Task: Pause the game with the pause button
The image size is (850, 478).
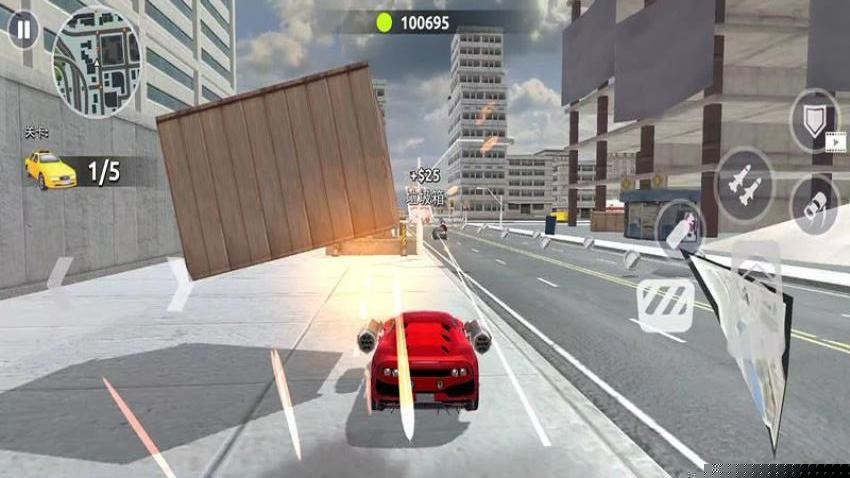Action: (x=22, y=30)
